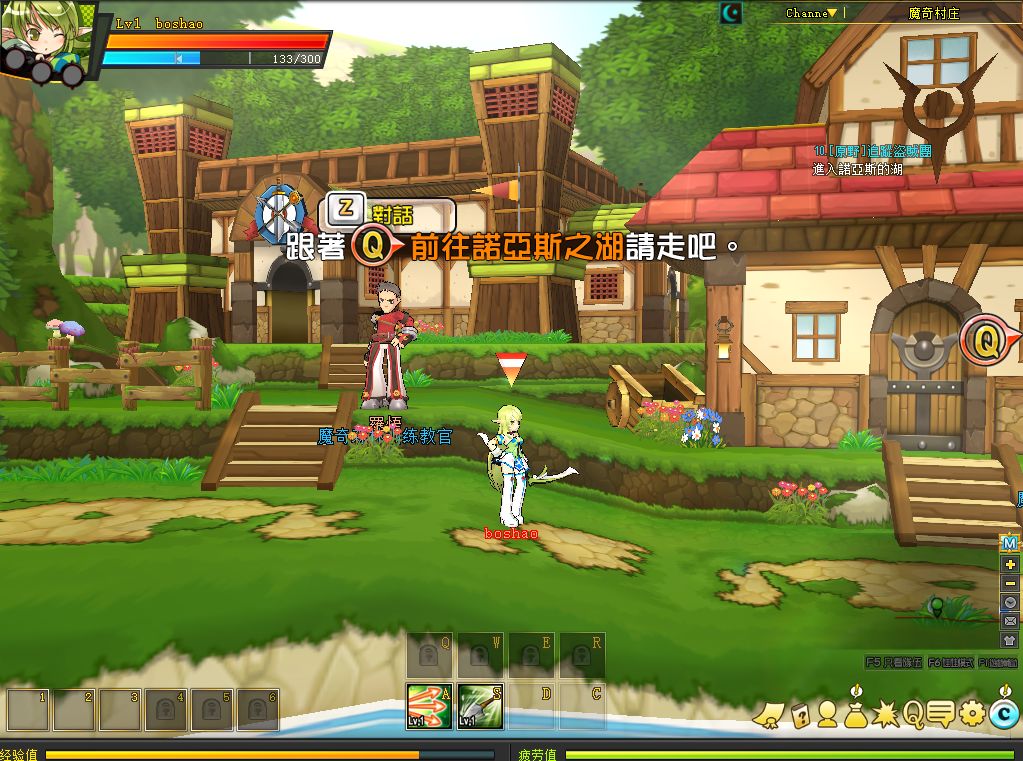Open the Channel dropdown
The width and height of the screenshot is (1023, 761).
point(810,13)
